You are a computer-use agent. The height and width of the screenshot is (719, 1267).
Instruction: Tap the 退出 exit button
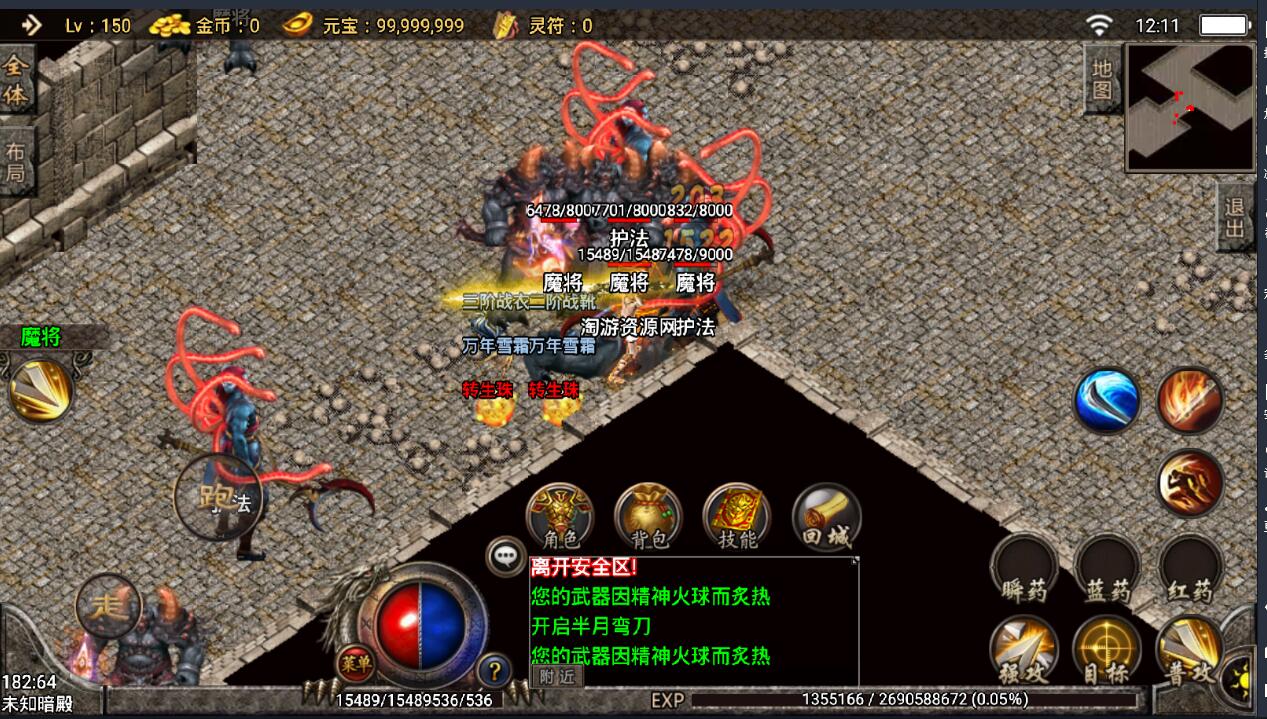(1236, 217)
